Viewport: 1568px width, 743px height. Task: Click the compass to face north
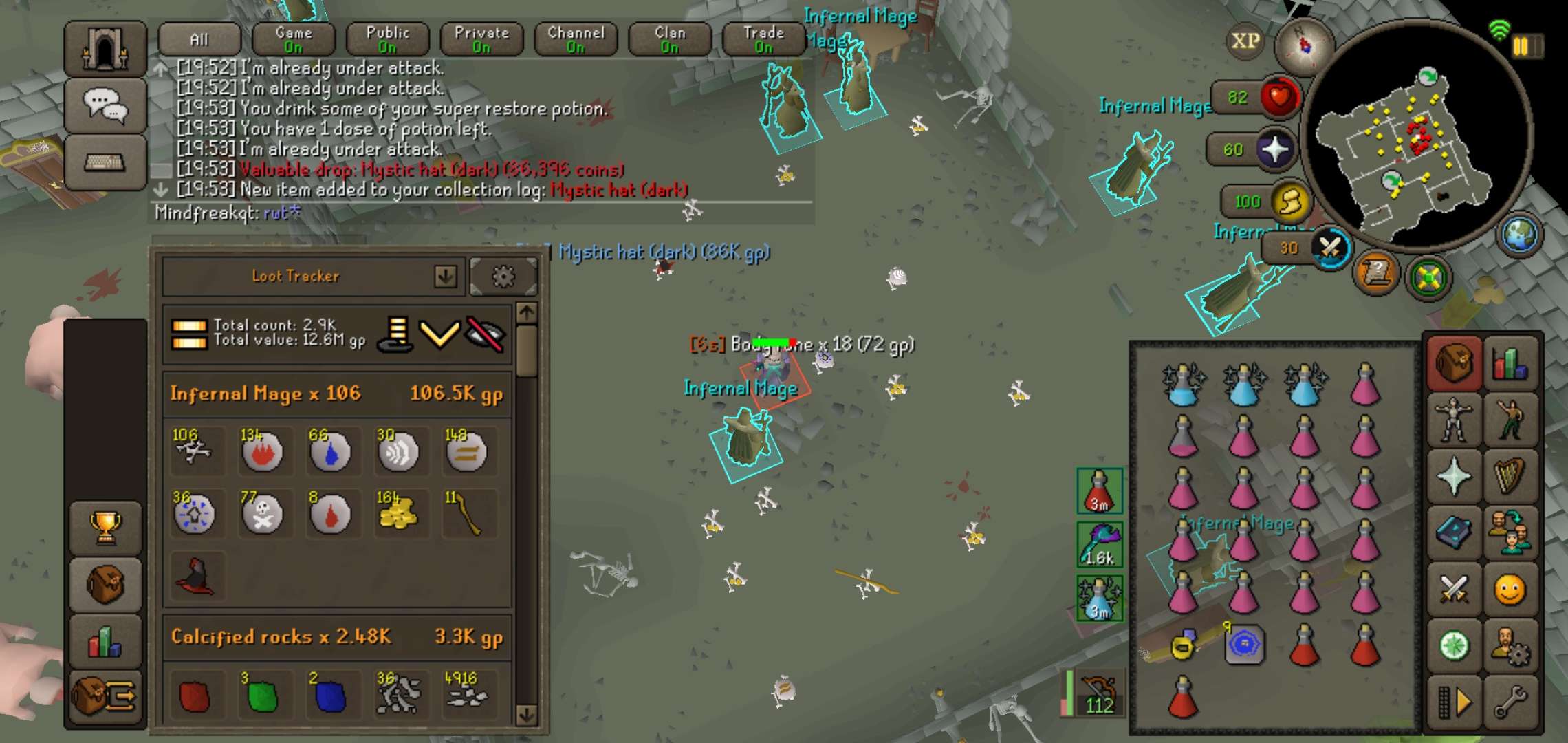[1303, 46]
